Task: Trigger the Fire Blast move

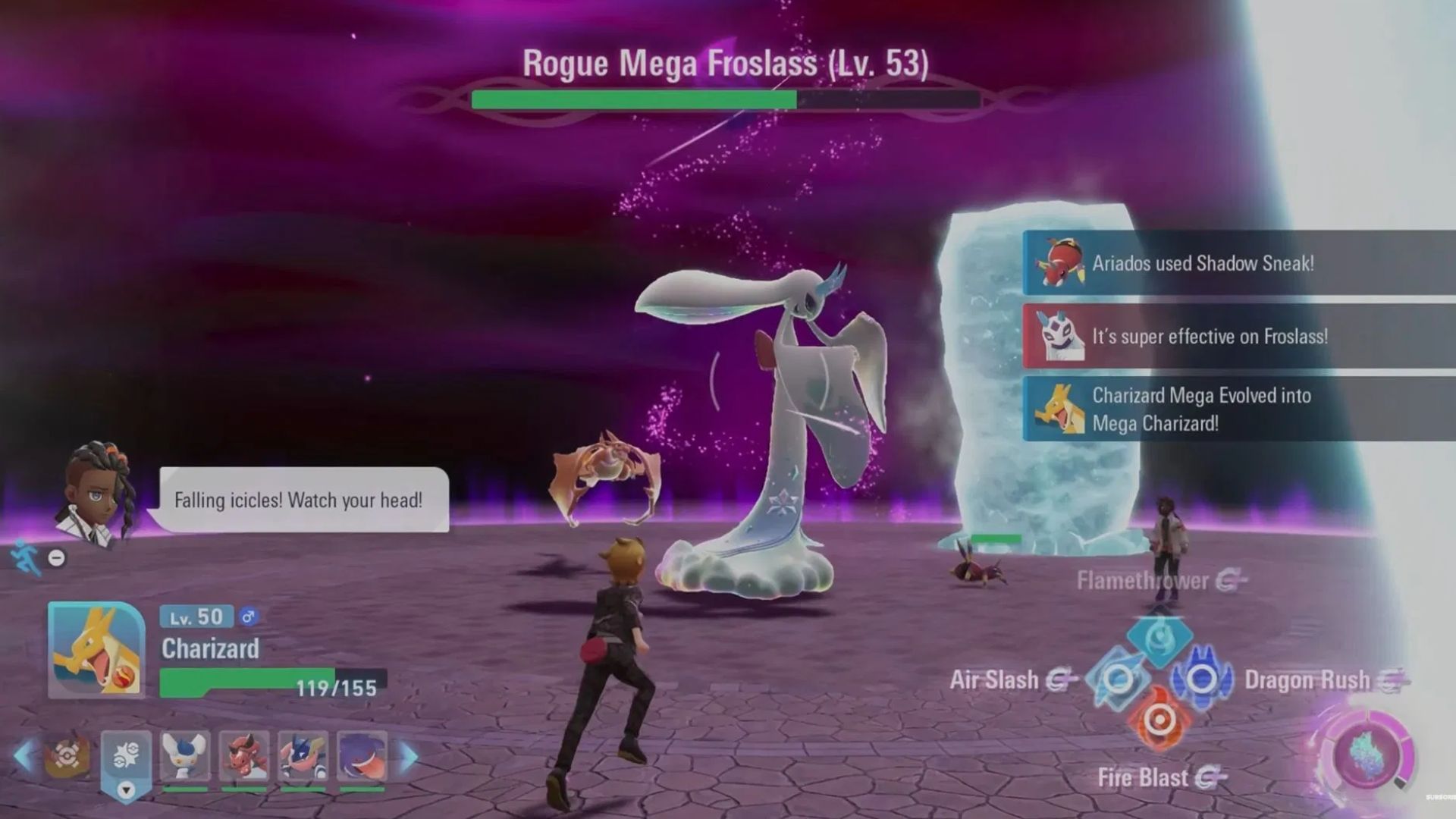Action: (x=1159, y=720)
